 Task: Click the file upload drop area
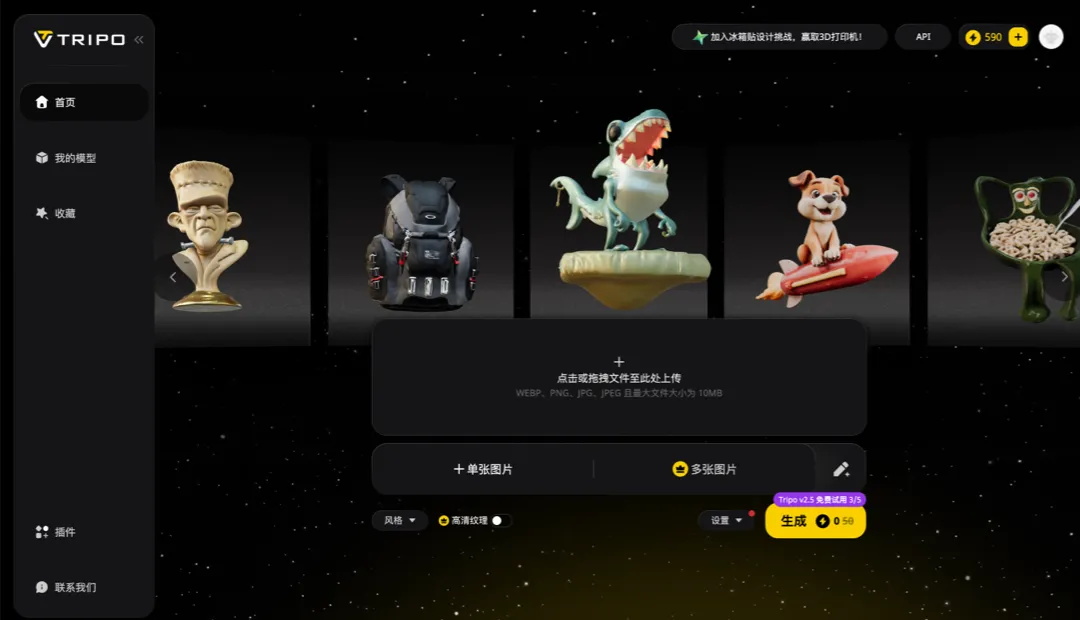619,377
